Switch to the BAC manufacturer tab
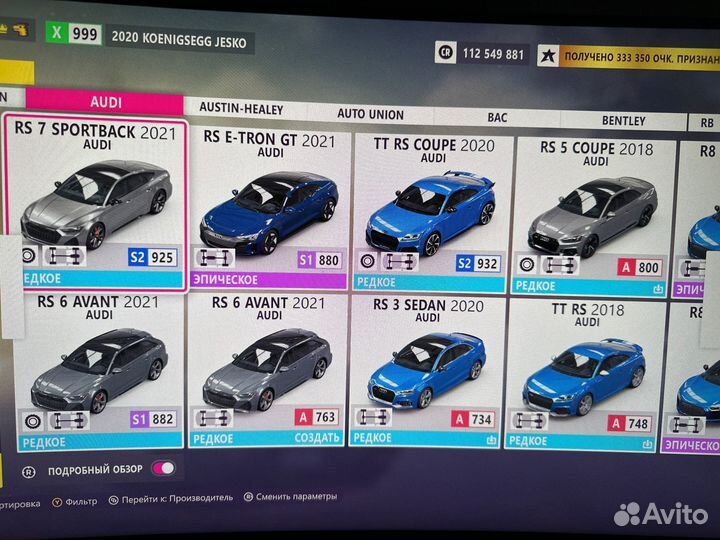The width and height of the screenshot is (720, 540). pos(497,118)
